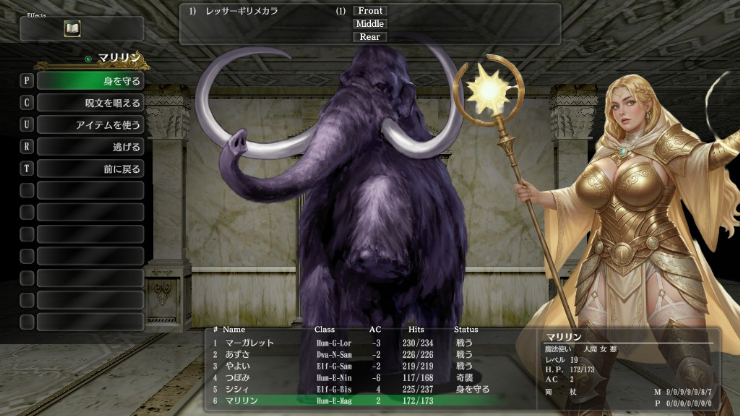Select the Middle row label
The image size is (740, 416).
[x=370, y=24]
